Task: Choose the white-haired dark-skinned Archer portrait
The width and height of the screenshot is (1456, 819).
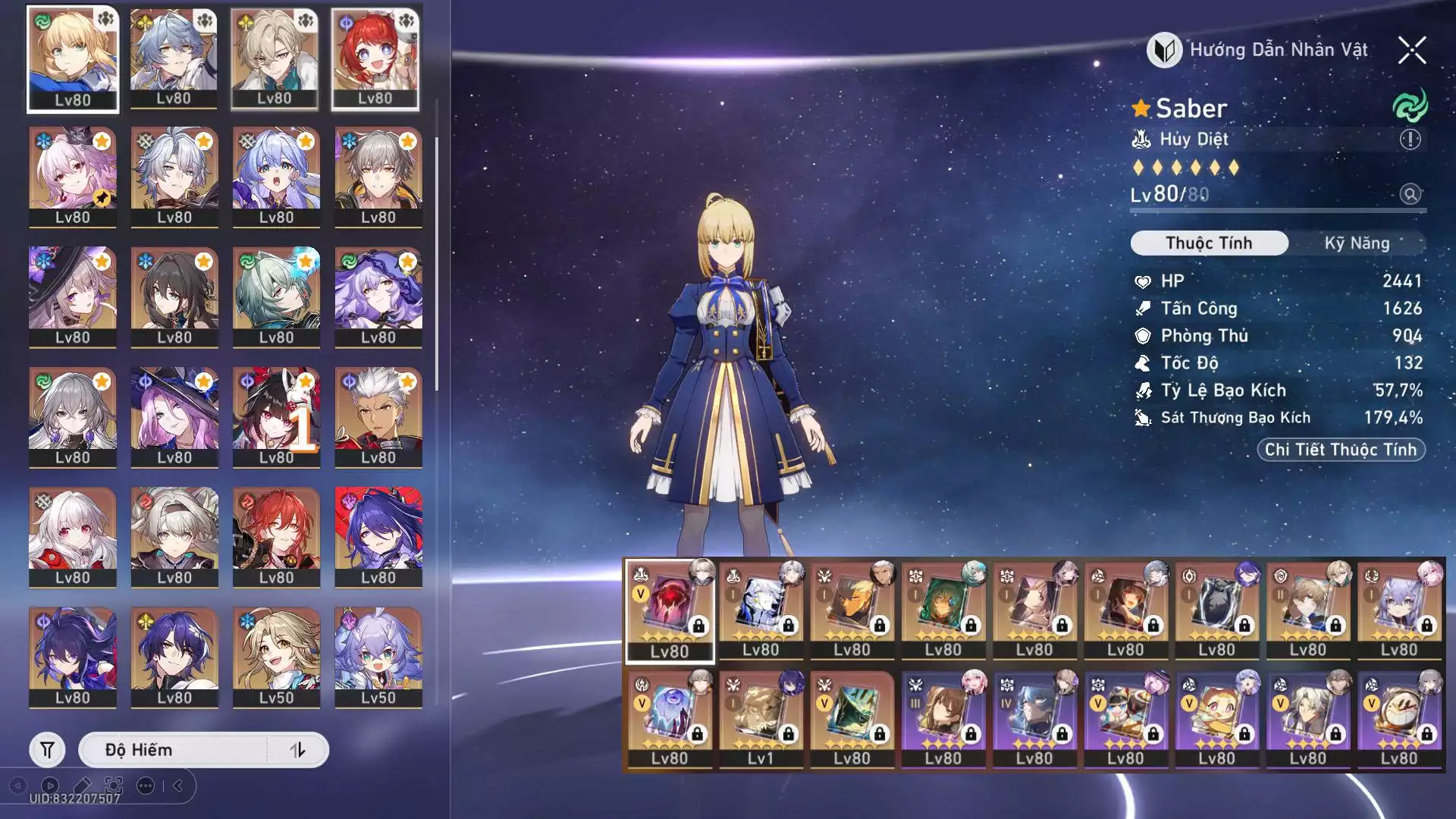Action: [378, 416]
